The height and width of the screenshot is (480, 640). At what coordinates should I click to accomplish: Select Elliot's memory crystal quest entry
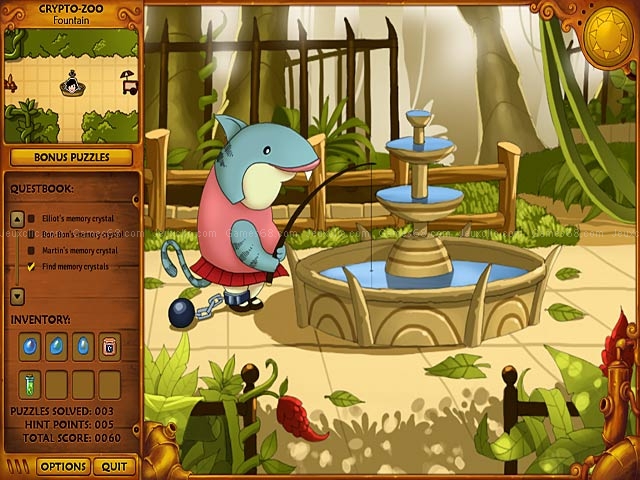(x=76, y=218)
